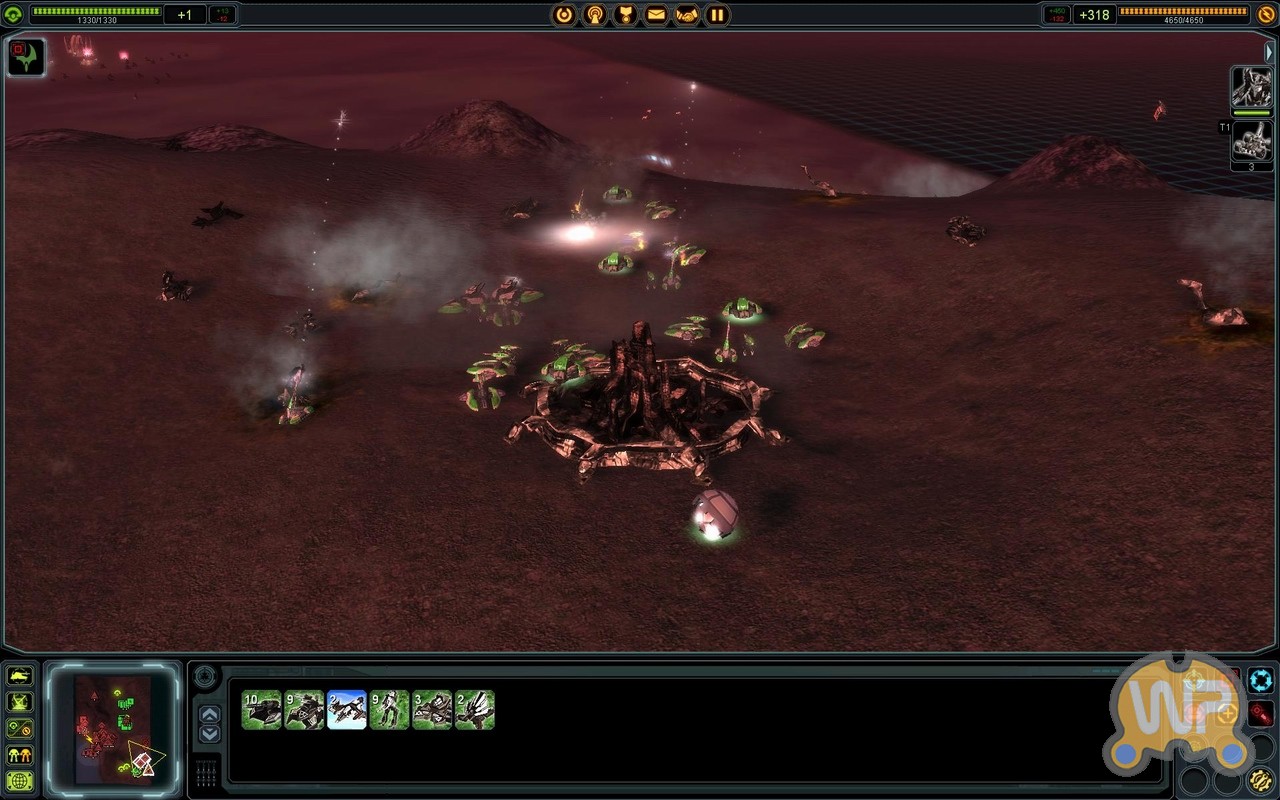The image size is (1280, 800).
Task: Page up in the unit selection panel
Action: coord(209,714)
